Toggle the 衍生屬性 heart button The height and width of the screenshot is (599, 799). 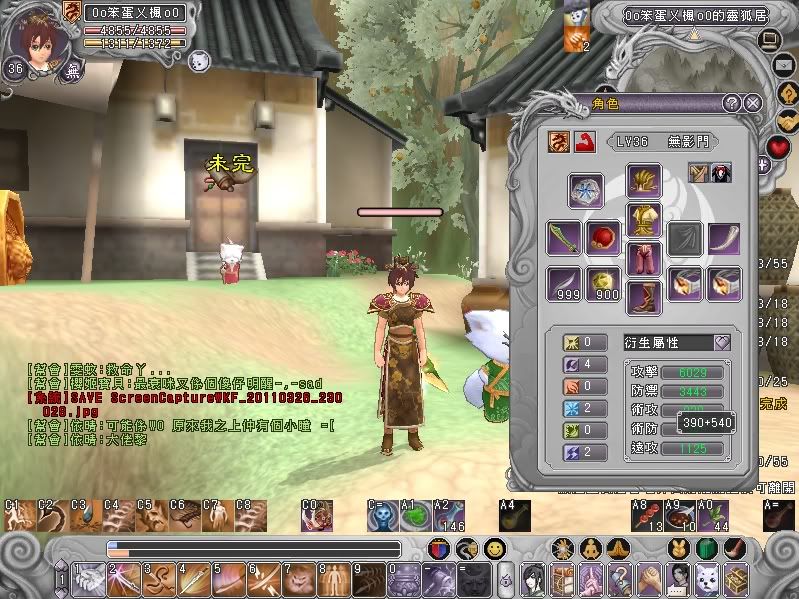(721, 342)
